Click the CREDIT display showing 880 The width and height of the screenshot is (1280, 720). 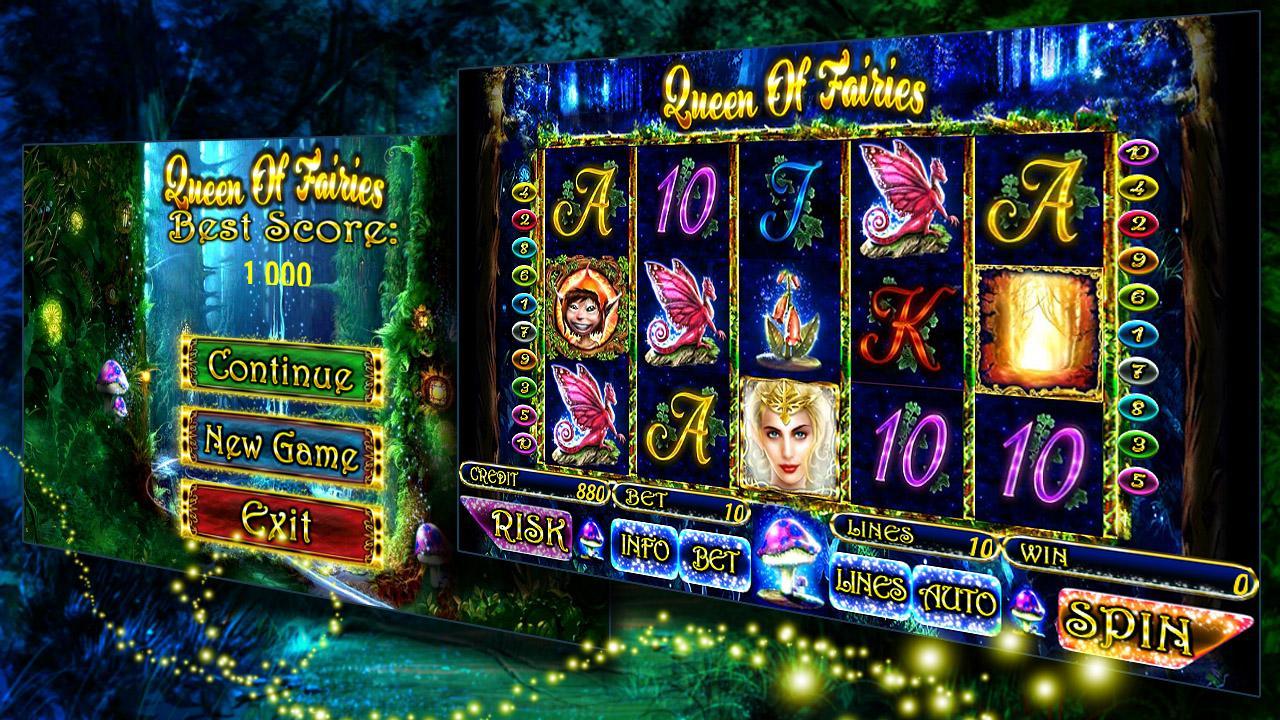pyautogui.click(x=540, y=482)
